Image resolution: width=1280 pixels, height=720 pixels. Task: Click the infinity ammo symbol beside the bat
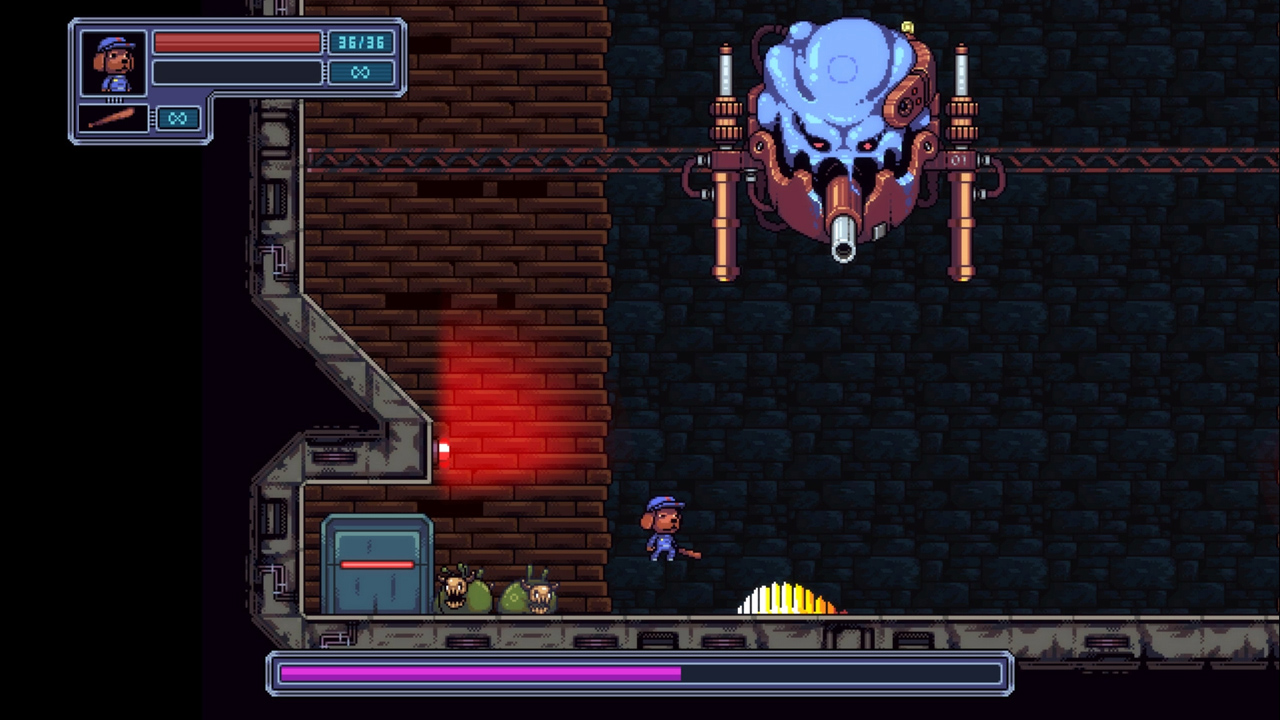pyautogui.click(x=177, y=119)
